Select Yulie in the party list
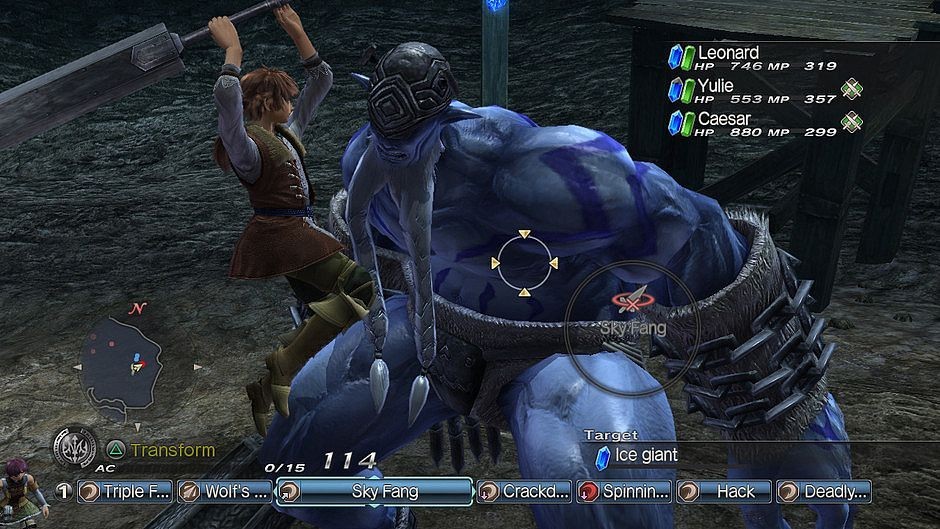940x529 pixels. (716, 86)
